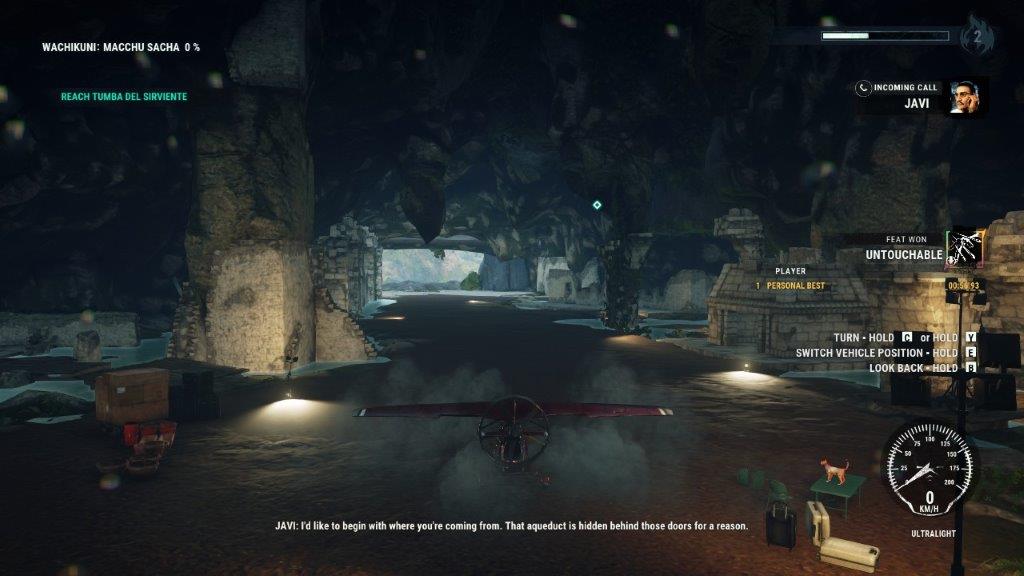Click the Untouchable feat icon
The image size is (1024, 576).
(966, 248)
